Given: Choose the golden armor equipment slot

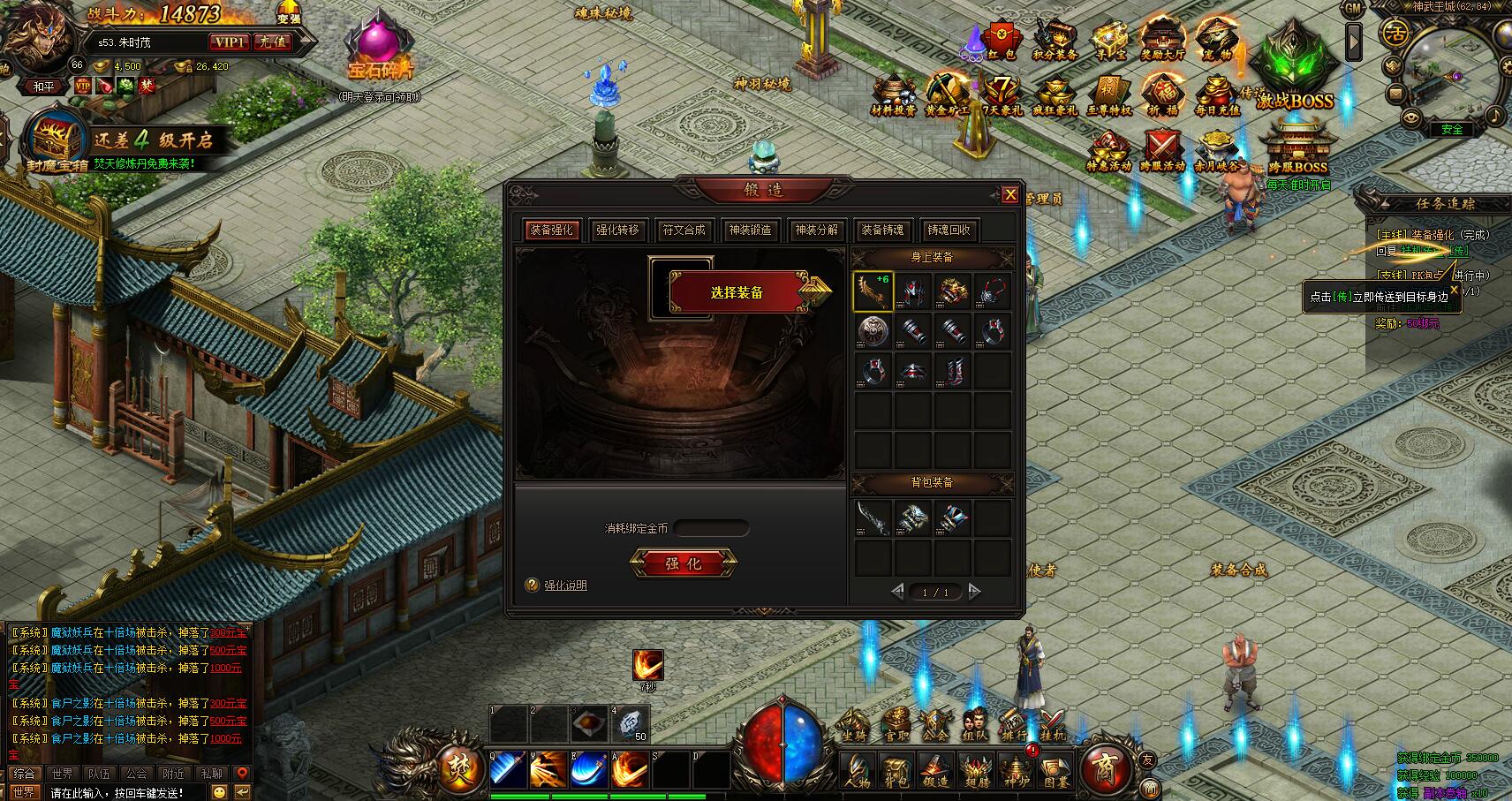Looking at the screenshot, I should (952, 291).
